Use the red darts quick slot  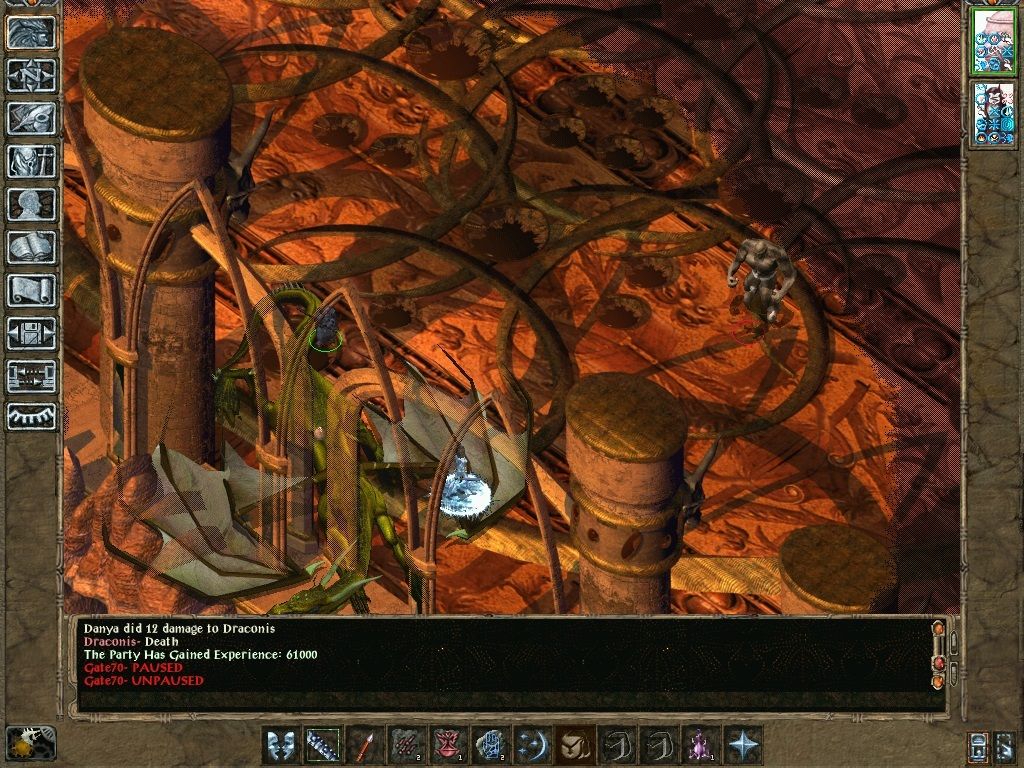[x=407, y=745]
